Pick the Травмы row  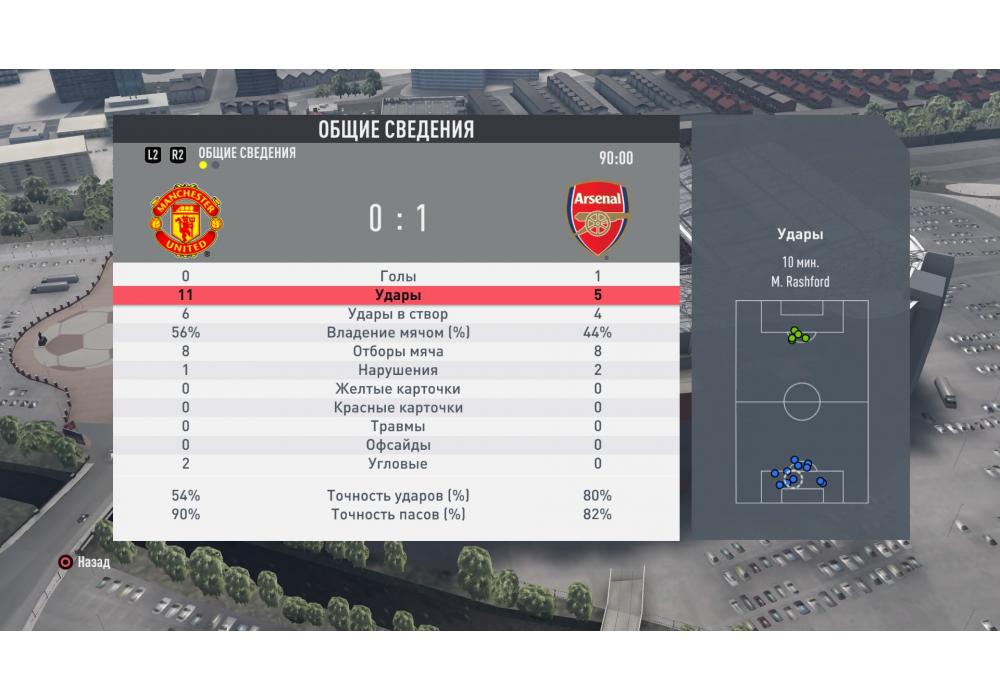pos(397,427)
